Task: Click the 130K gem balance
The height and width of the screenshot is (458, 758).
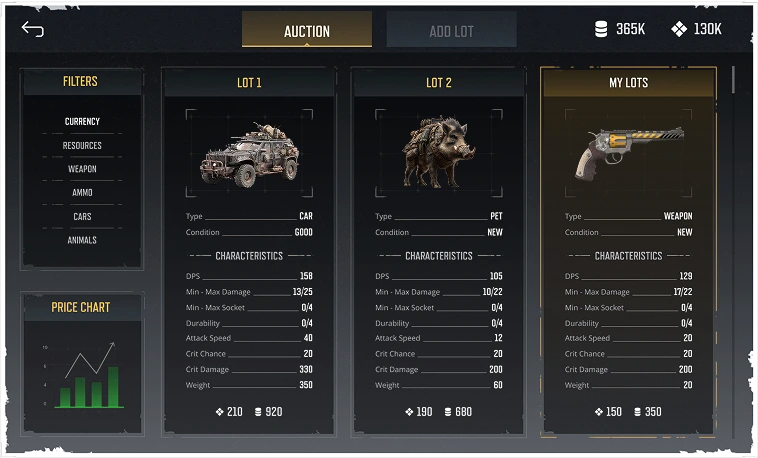Action: 697,30
